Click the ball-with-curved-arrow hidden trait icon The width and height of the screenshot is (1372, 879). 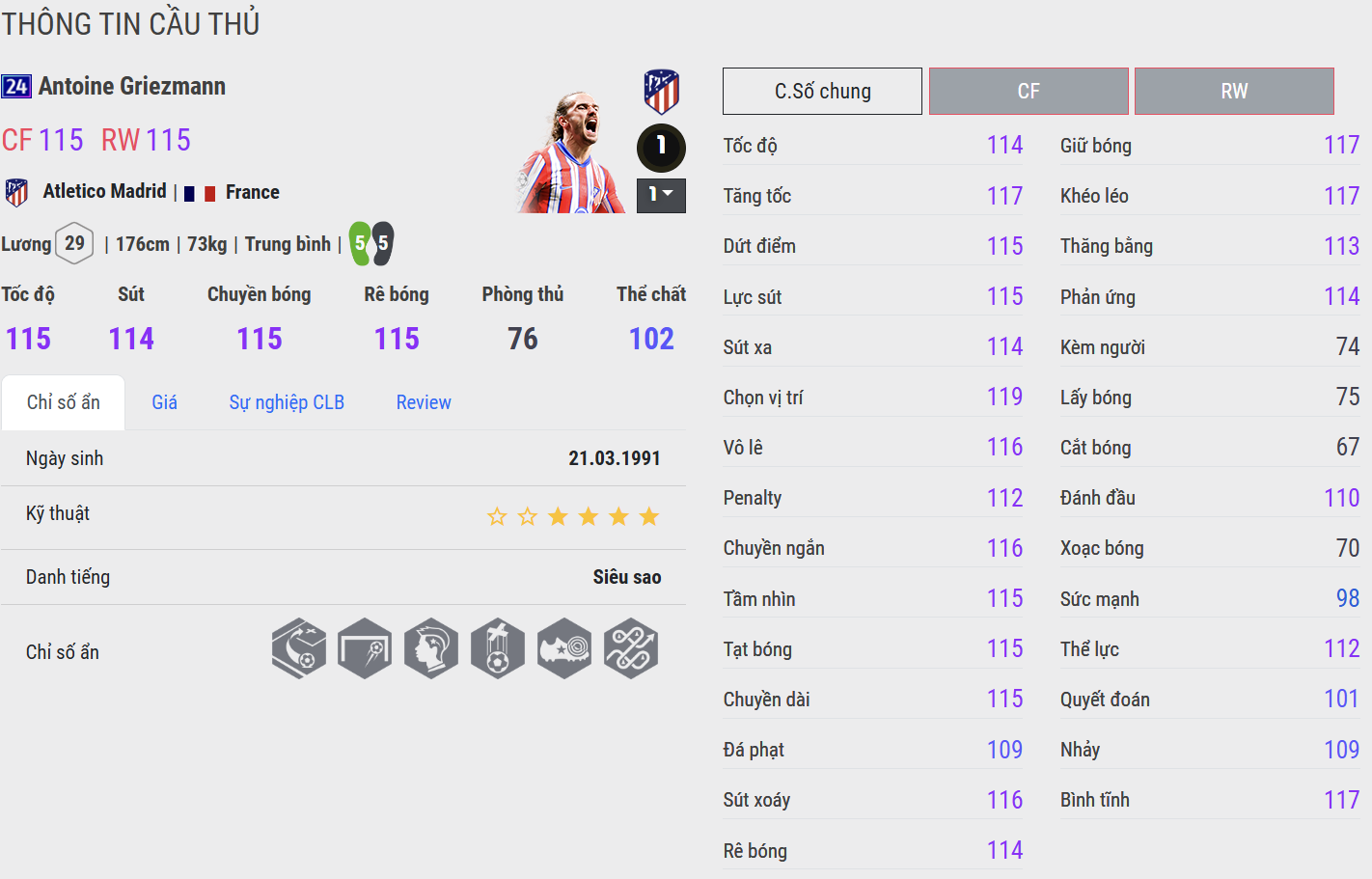click(299, 648)
